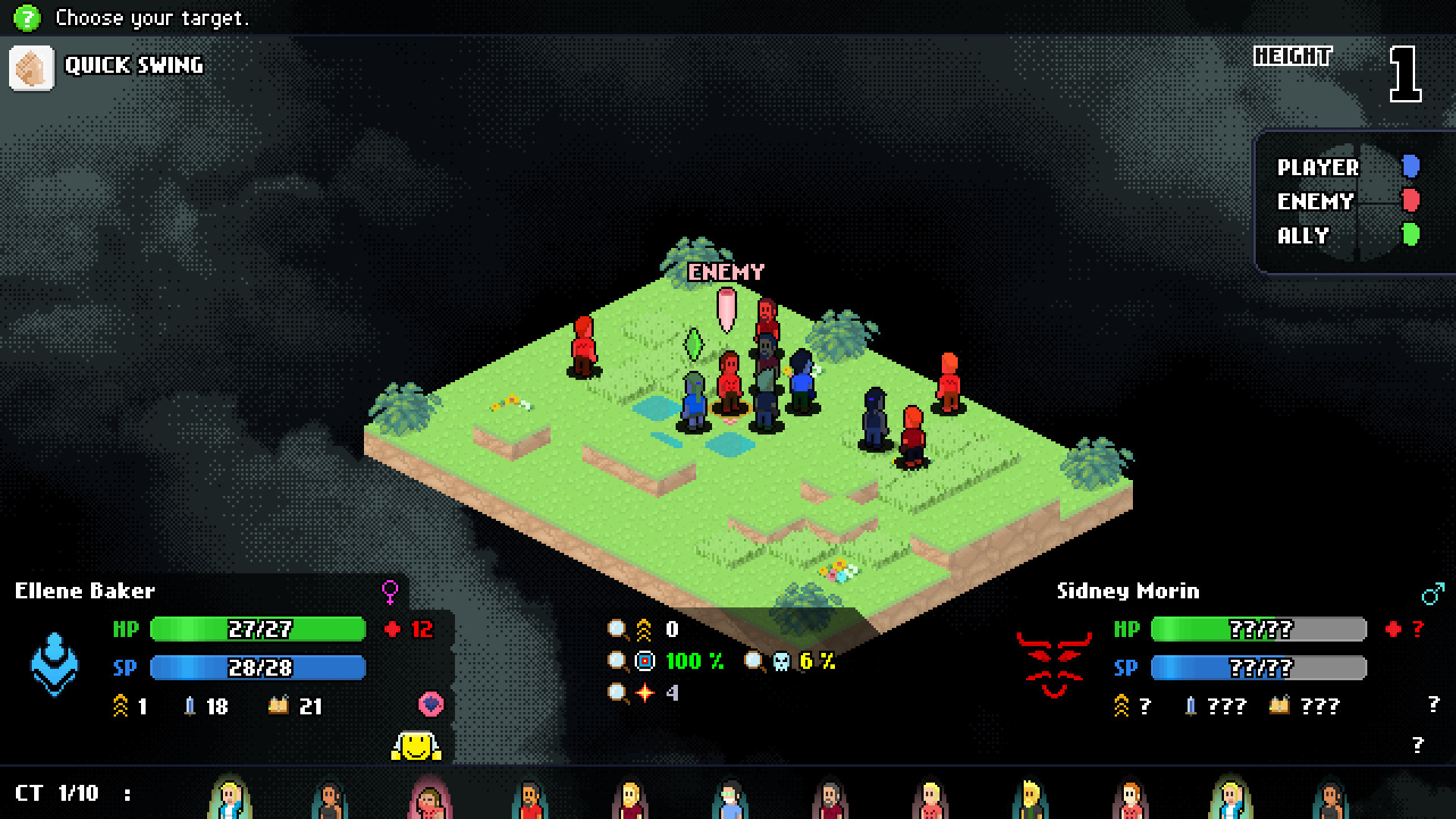The image size is (1456, 819).
Task: Inspect the magnifier beside the skull percentage
Action: 754,661
